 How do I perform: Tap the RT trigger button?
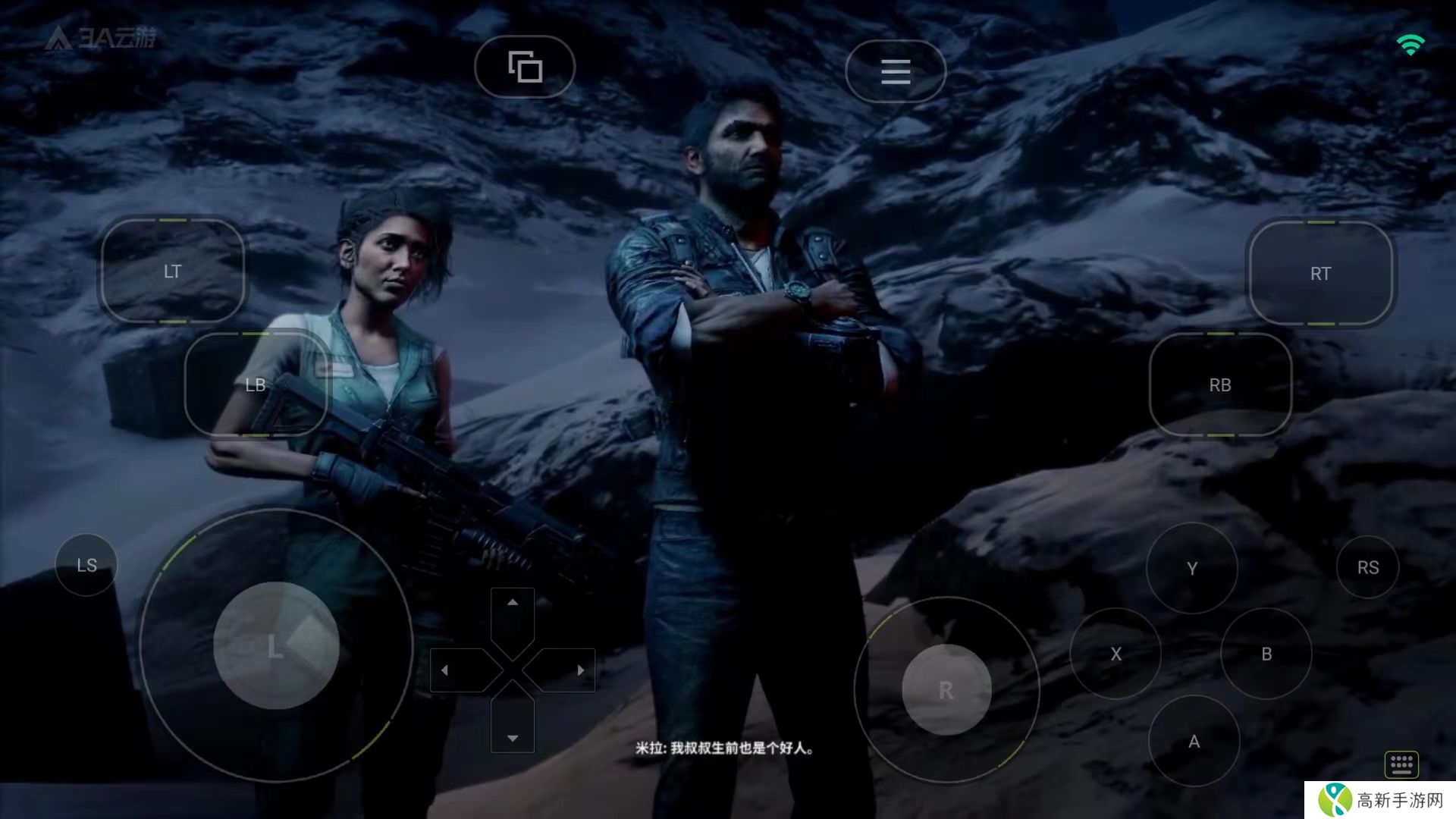(x=1320, y=273)
